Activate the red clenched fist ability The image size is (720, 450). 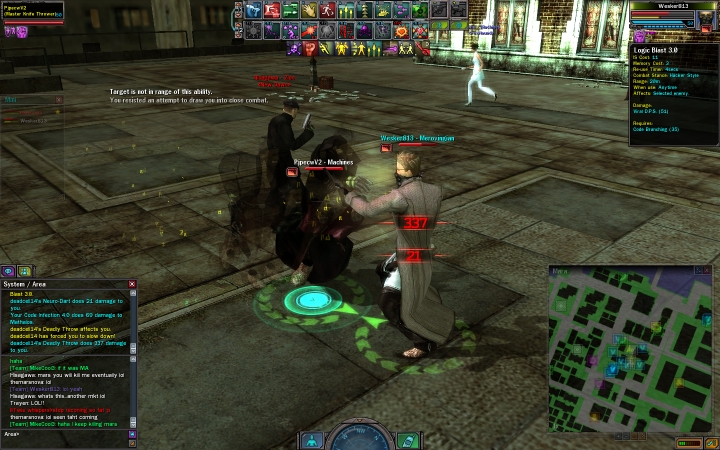310,48
